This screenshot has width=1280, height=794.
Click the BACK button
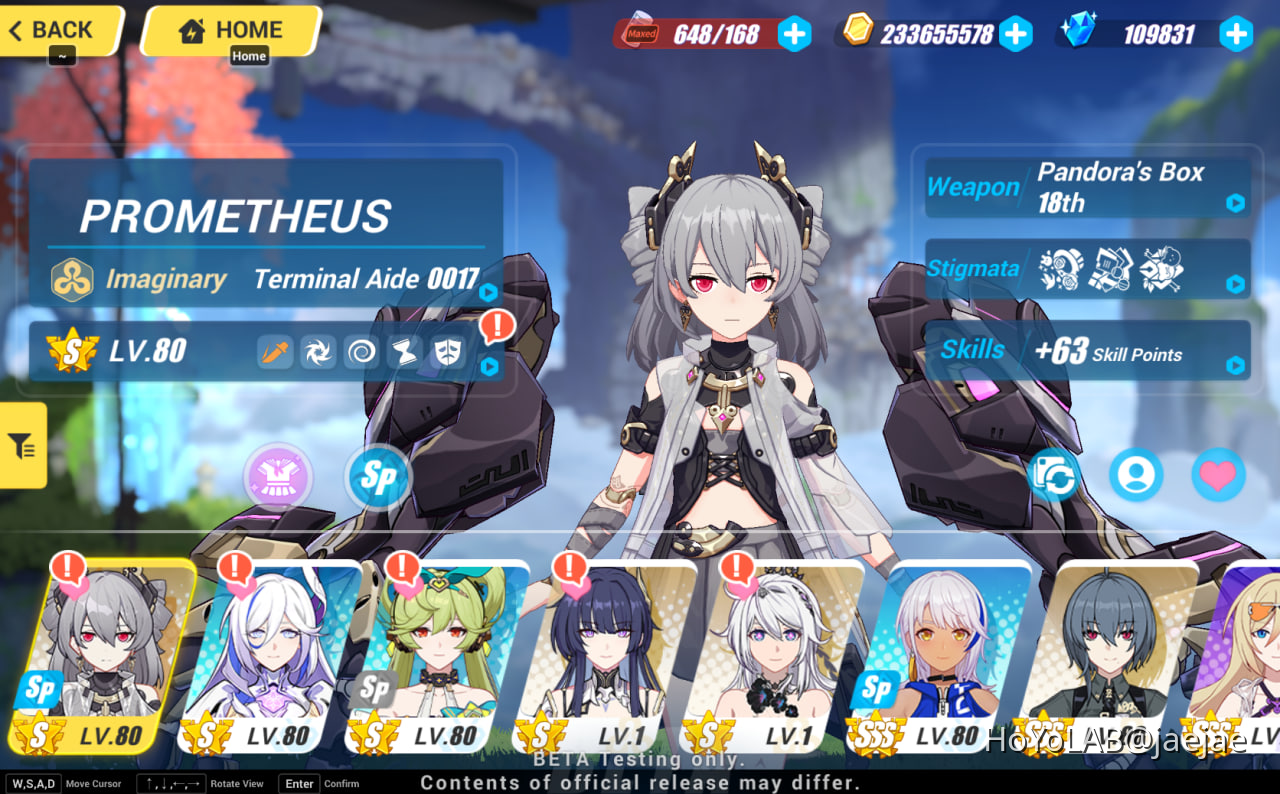(50, 30)
